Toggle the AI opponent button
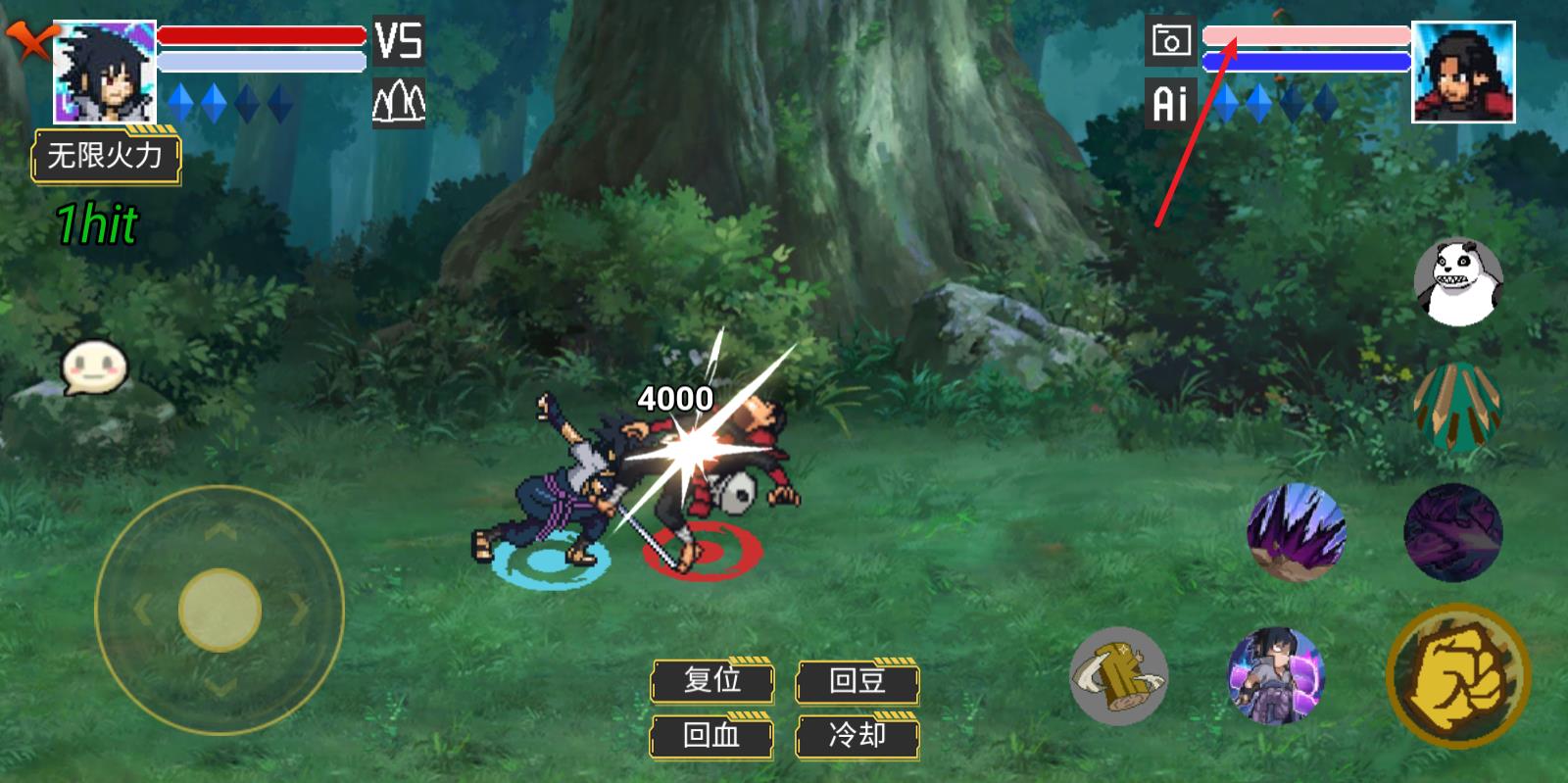The height and width of the screenshot is (783, 1568). click(1170, 102)
